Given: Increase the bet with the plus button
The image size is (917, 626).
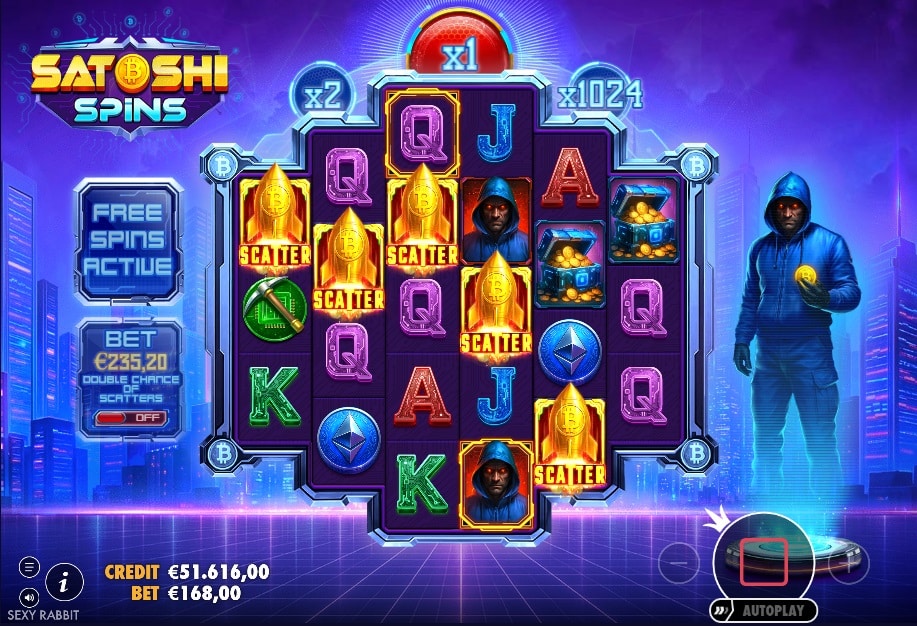Looking at the screenshot, I should 850,564.
